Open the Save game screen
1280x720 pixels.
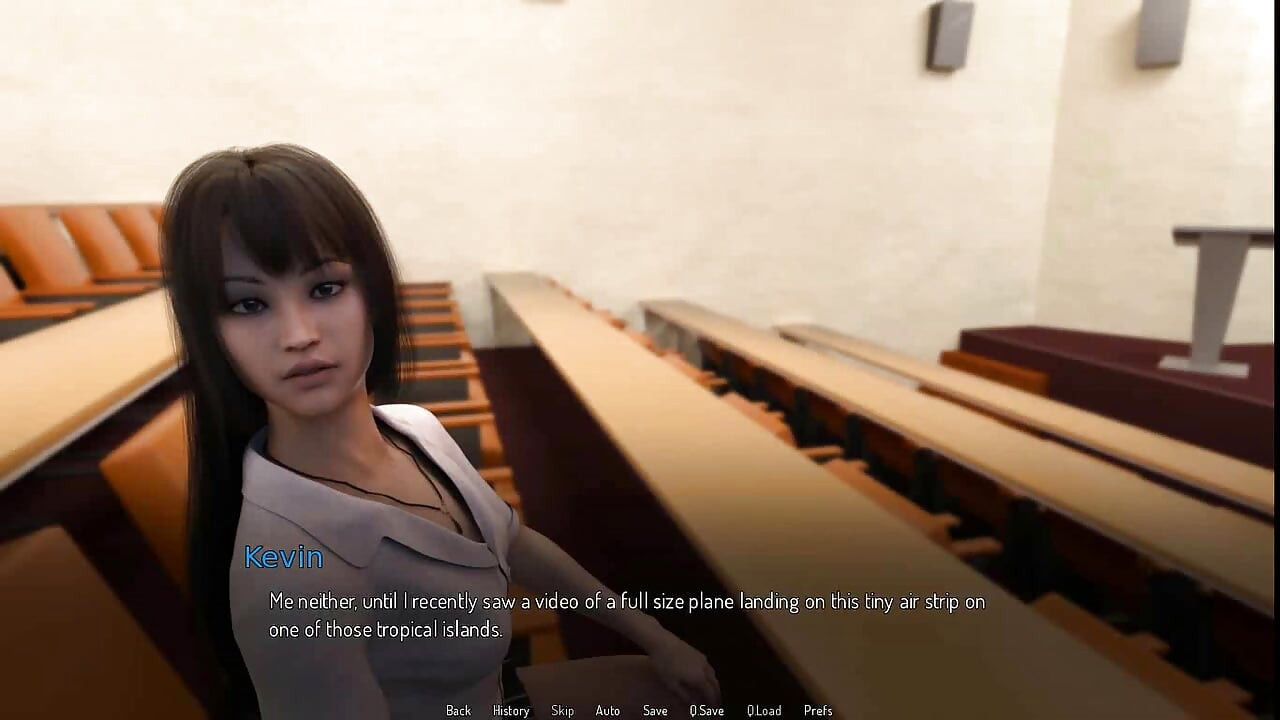(x=655, y=710)
